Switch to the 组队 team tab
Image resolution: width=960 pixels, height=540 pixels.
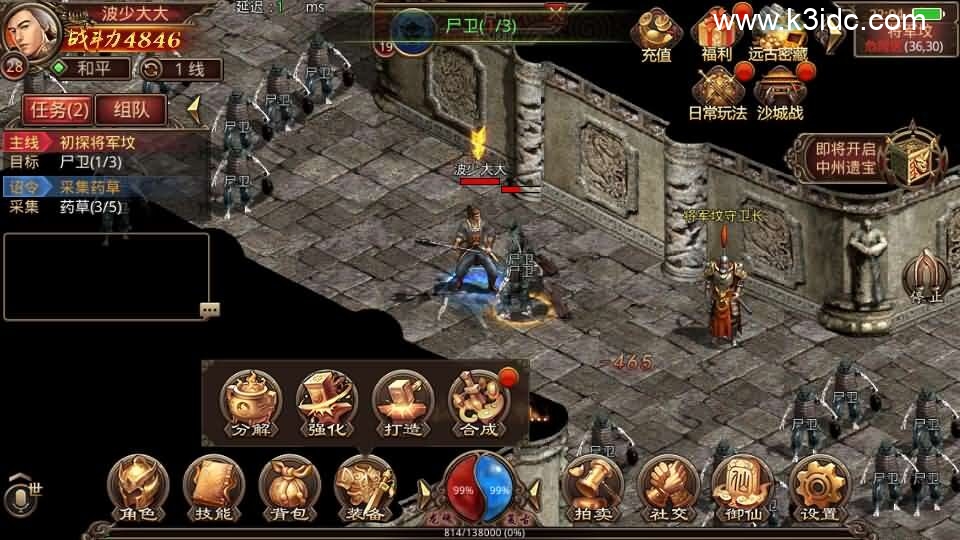click(x=132, y=109)
